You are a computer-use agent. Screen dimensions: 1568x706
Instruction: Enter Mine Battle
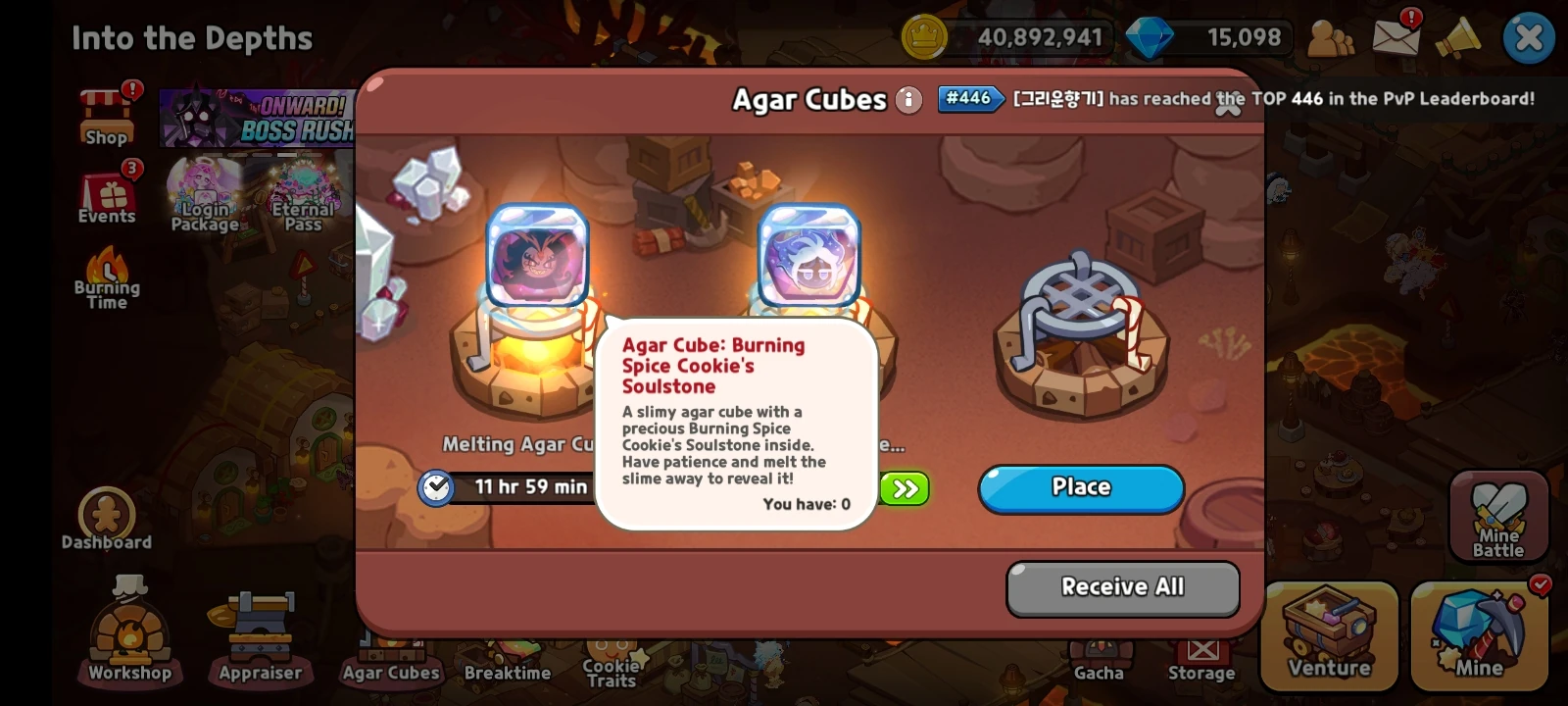point(1497,517)
